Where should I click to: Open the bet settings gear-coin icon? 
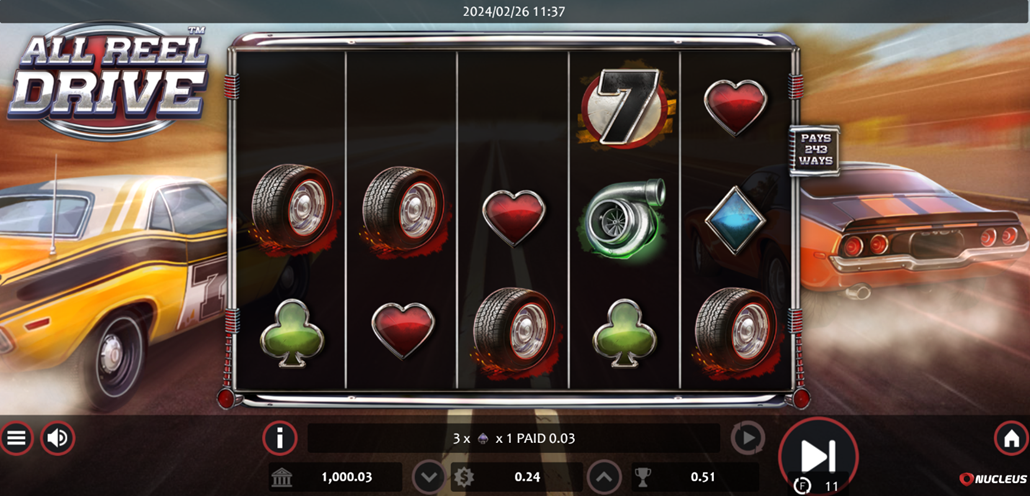(x=464, y=477)
